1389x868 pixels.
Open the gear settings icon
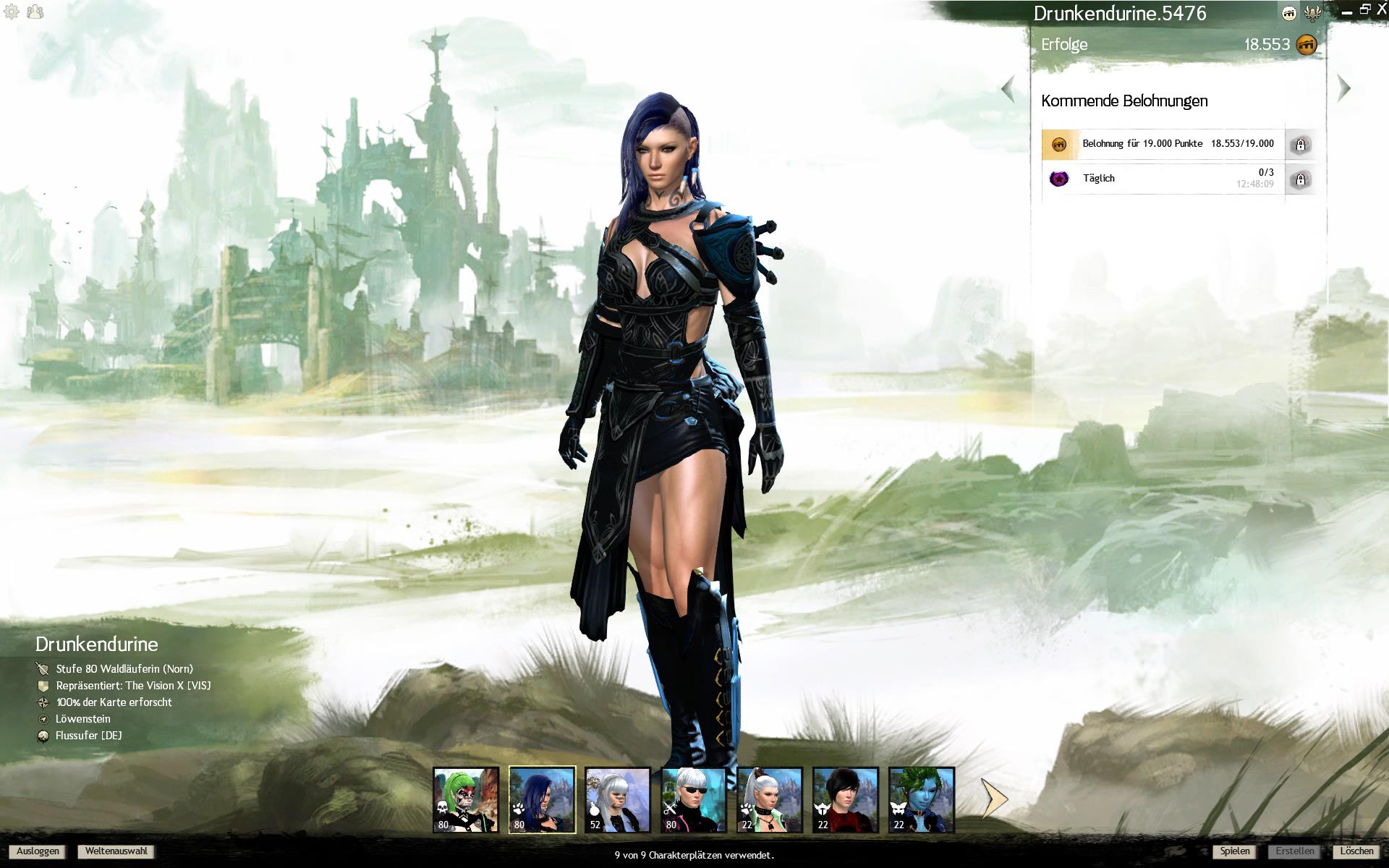click(x=12, y=12)
